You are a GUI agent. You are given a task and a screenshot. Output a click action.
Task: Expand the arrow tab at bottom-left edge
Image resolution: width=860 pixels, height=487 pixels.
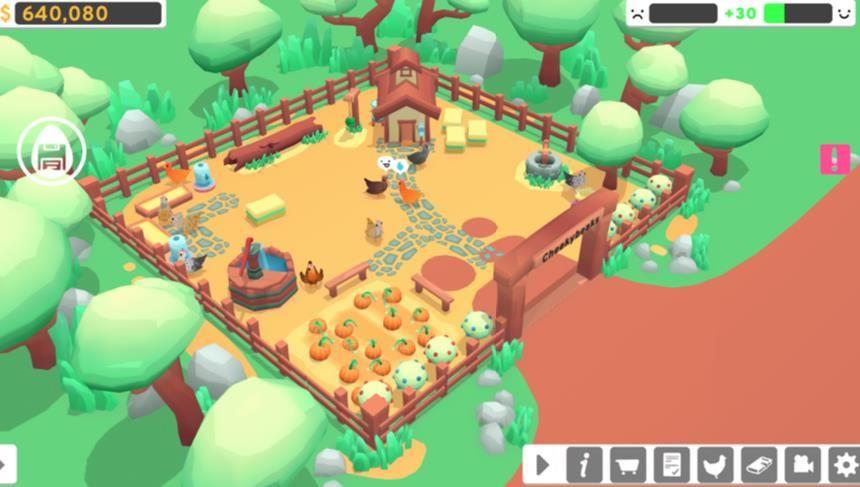(x=6, y=465)
